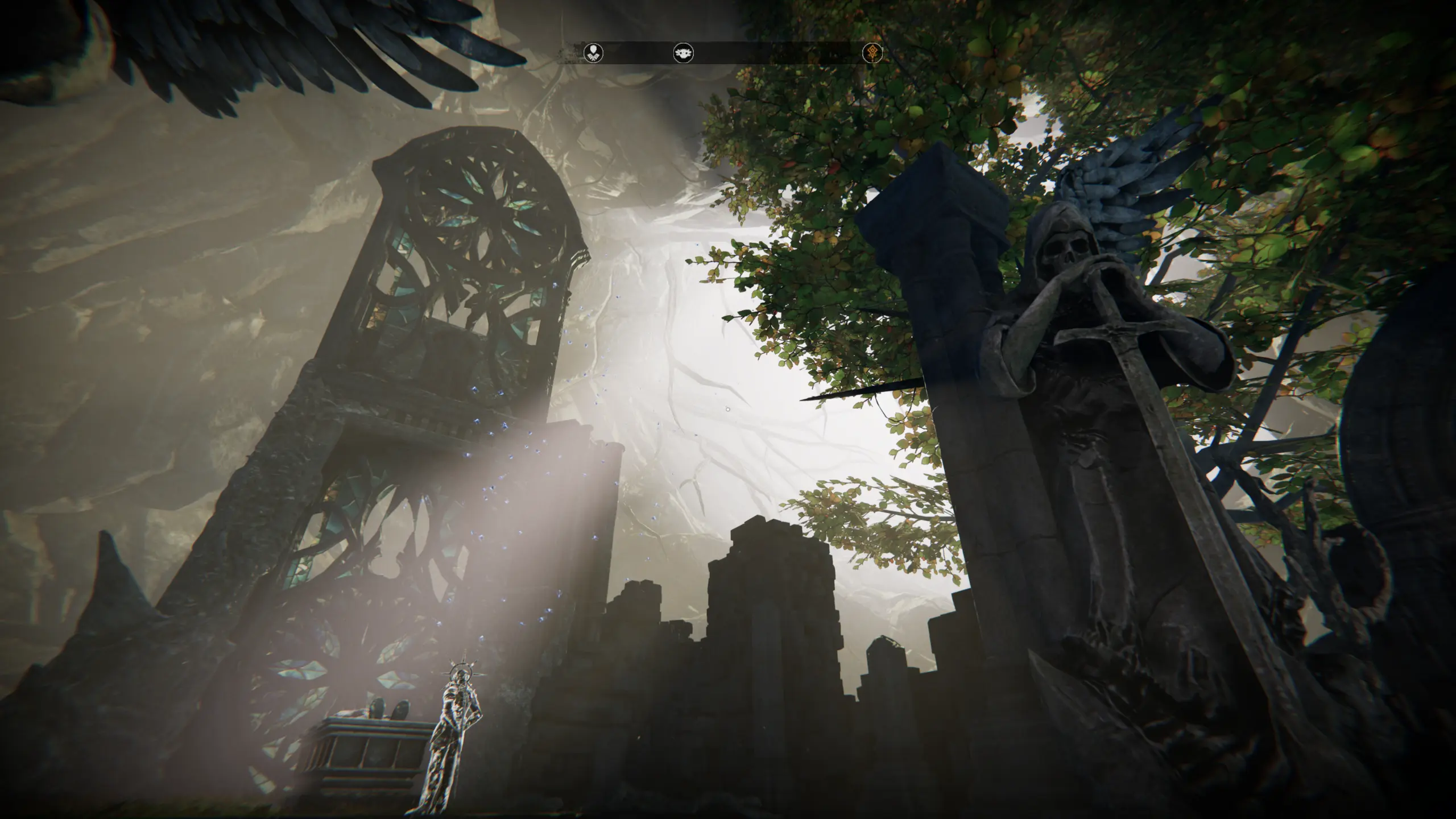1456x819 pixels.
Task: Select the crossed-axes compass marker
Action: 593,53
